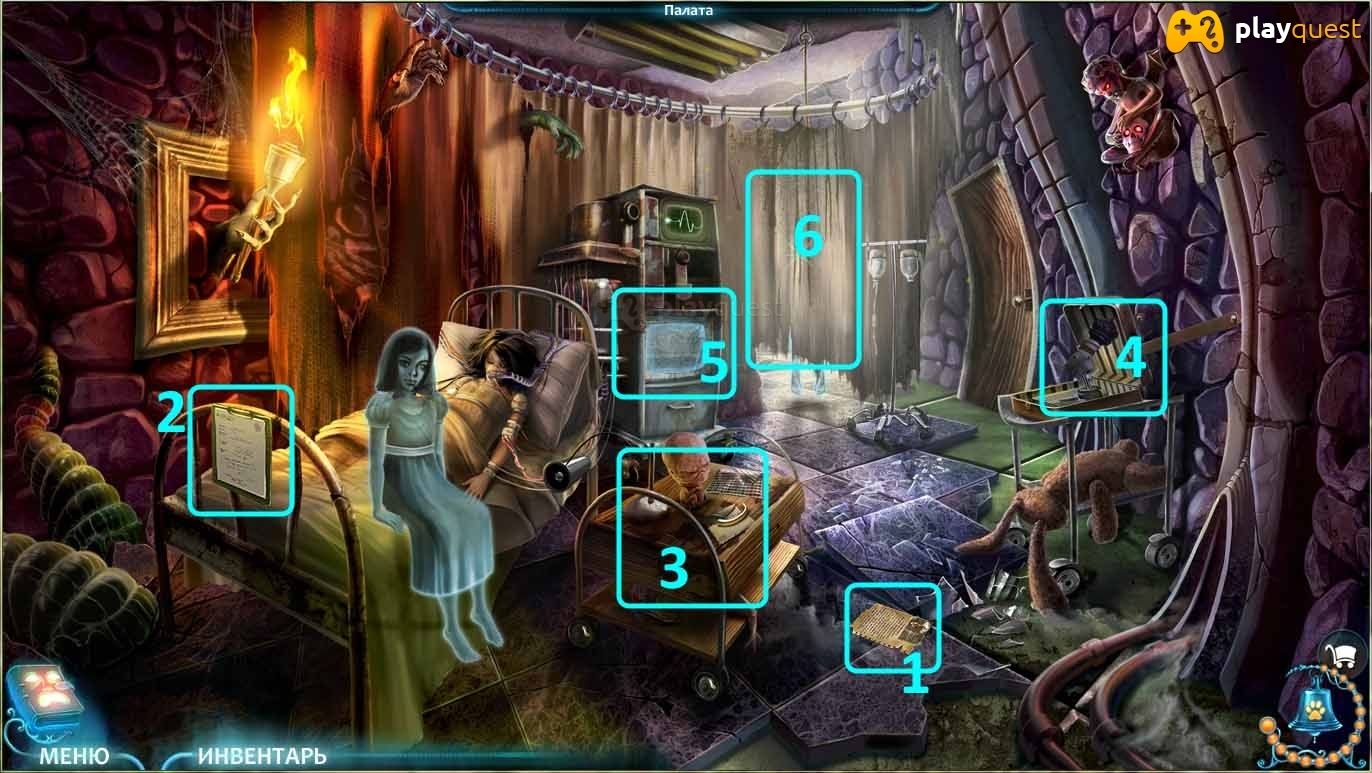Click the playquest logo watermark
This screenshot has height=773, width=1372.
[x=1264, y=32]
